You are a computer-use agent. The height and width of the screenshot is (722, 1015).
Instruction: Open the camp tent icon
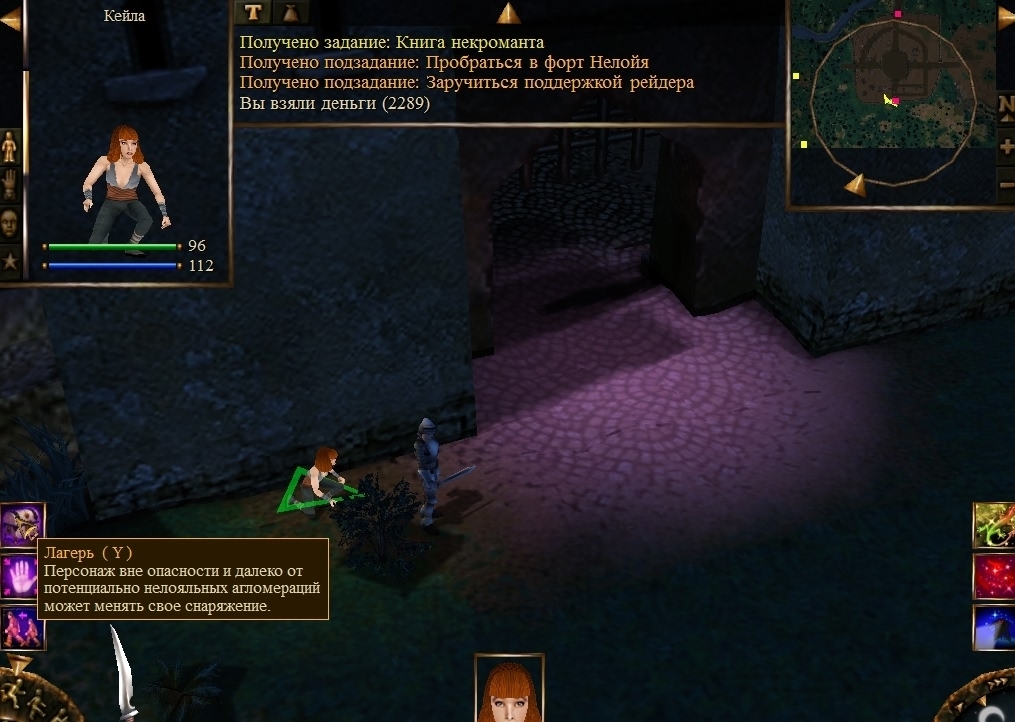click(21, 524)
